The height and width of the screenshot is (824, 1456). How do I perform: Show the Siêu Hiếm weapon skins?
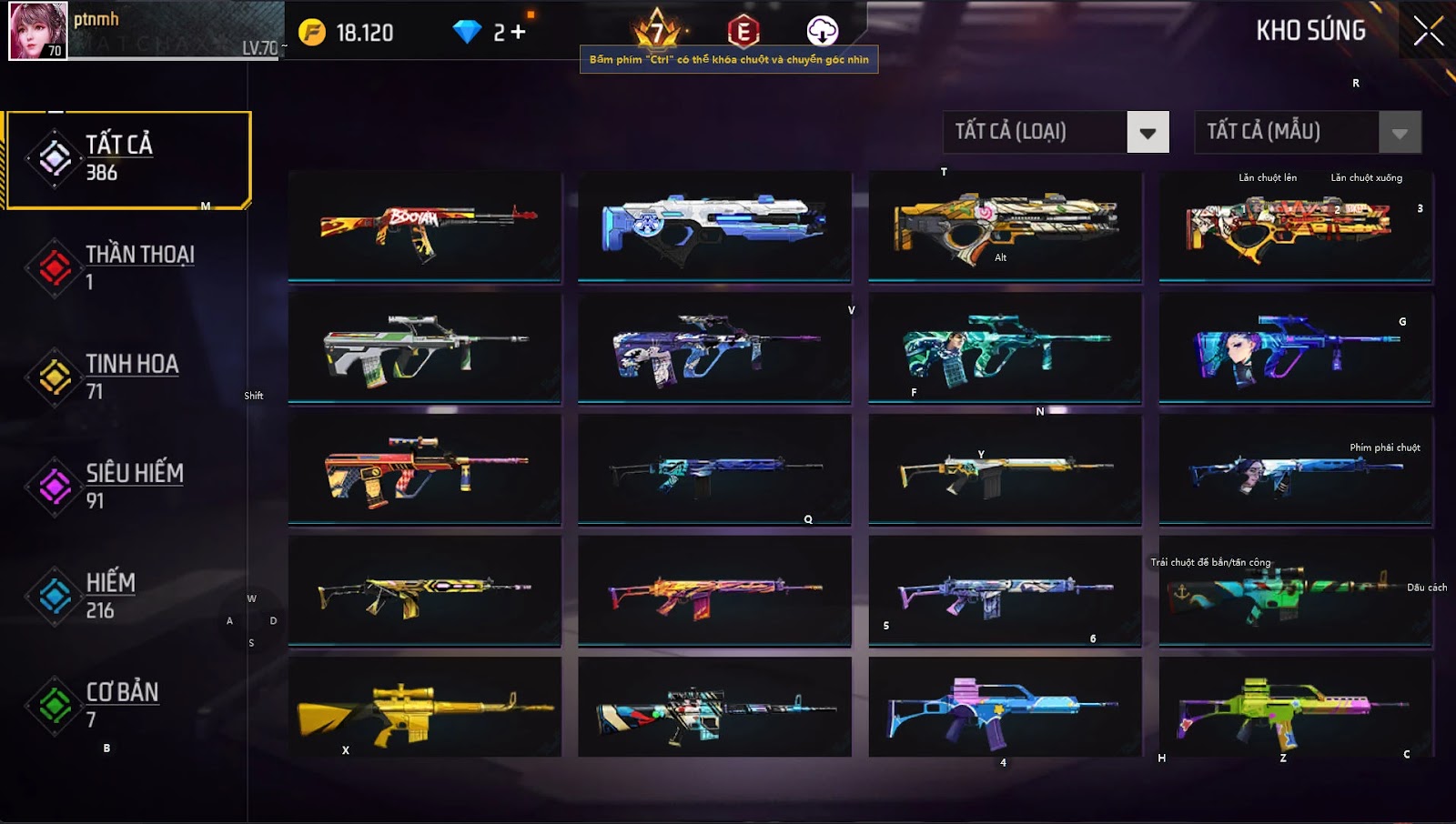click(x=127, y=486)
